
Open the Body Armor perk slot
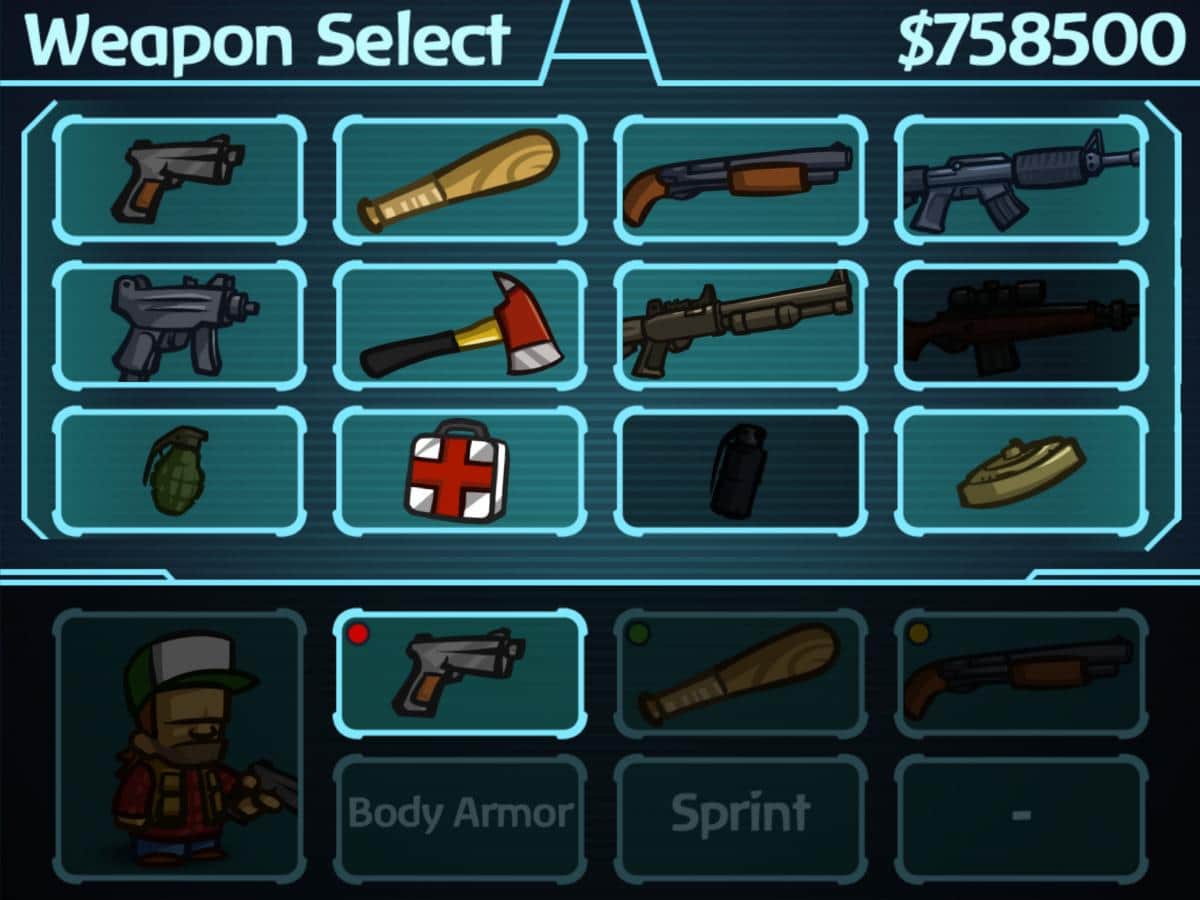click(x=460, y=815)
